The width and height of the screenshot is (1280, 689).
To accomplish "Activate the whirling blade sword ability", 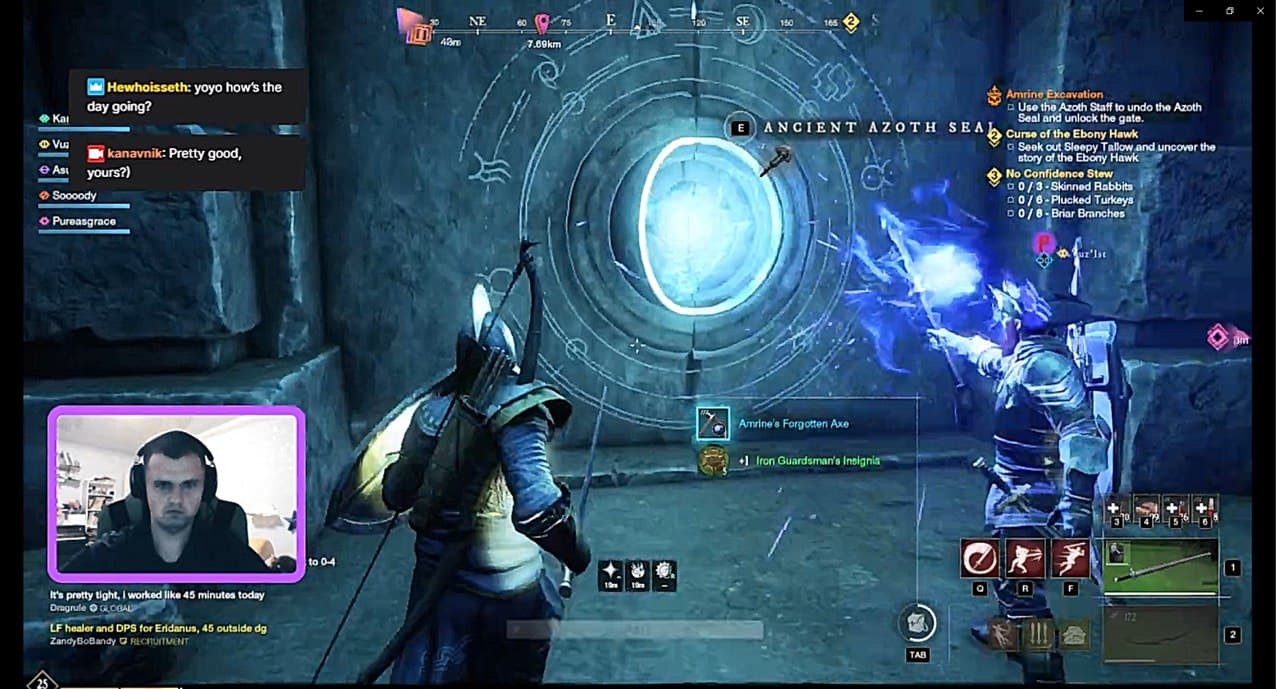I will 979,558.
